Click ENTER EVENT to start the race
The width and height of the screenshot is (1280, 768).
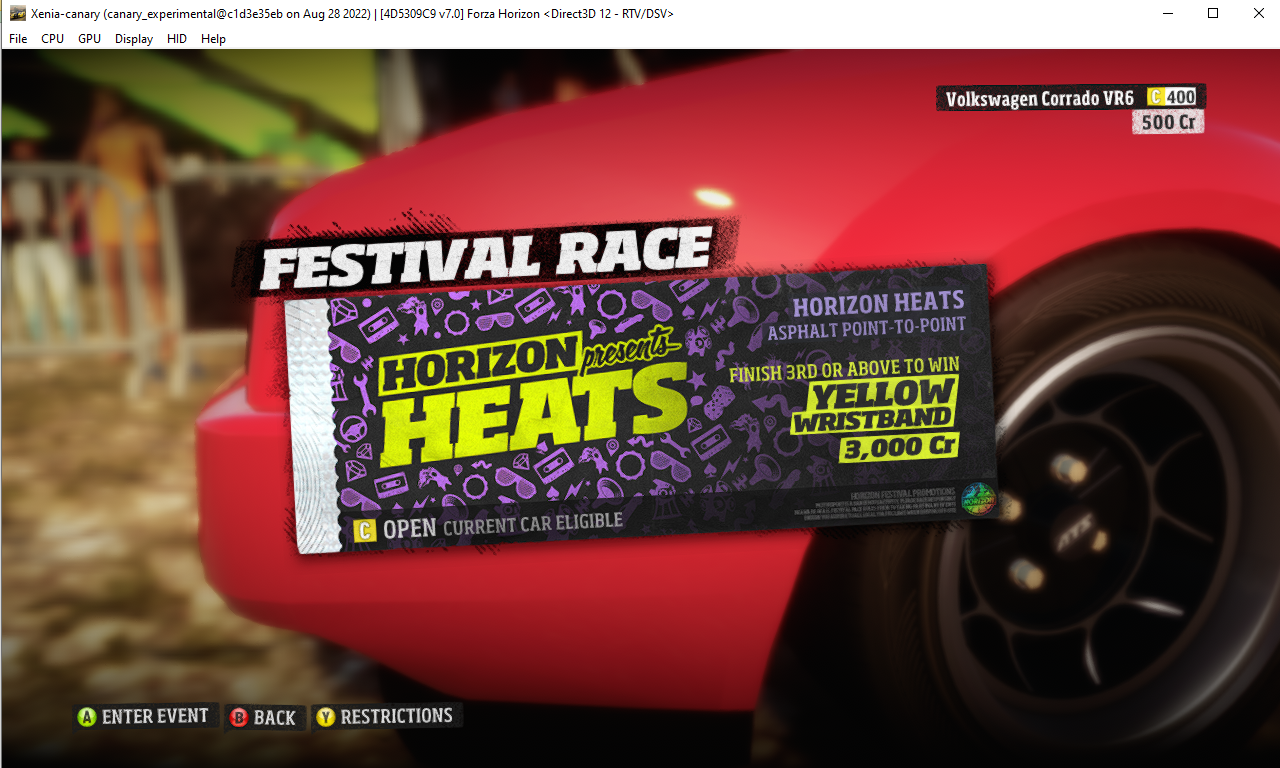(145, 716)
